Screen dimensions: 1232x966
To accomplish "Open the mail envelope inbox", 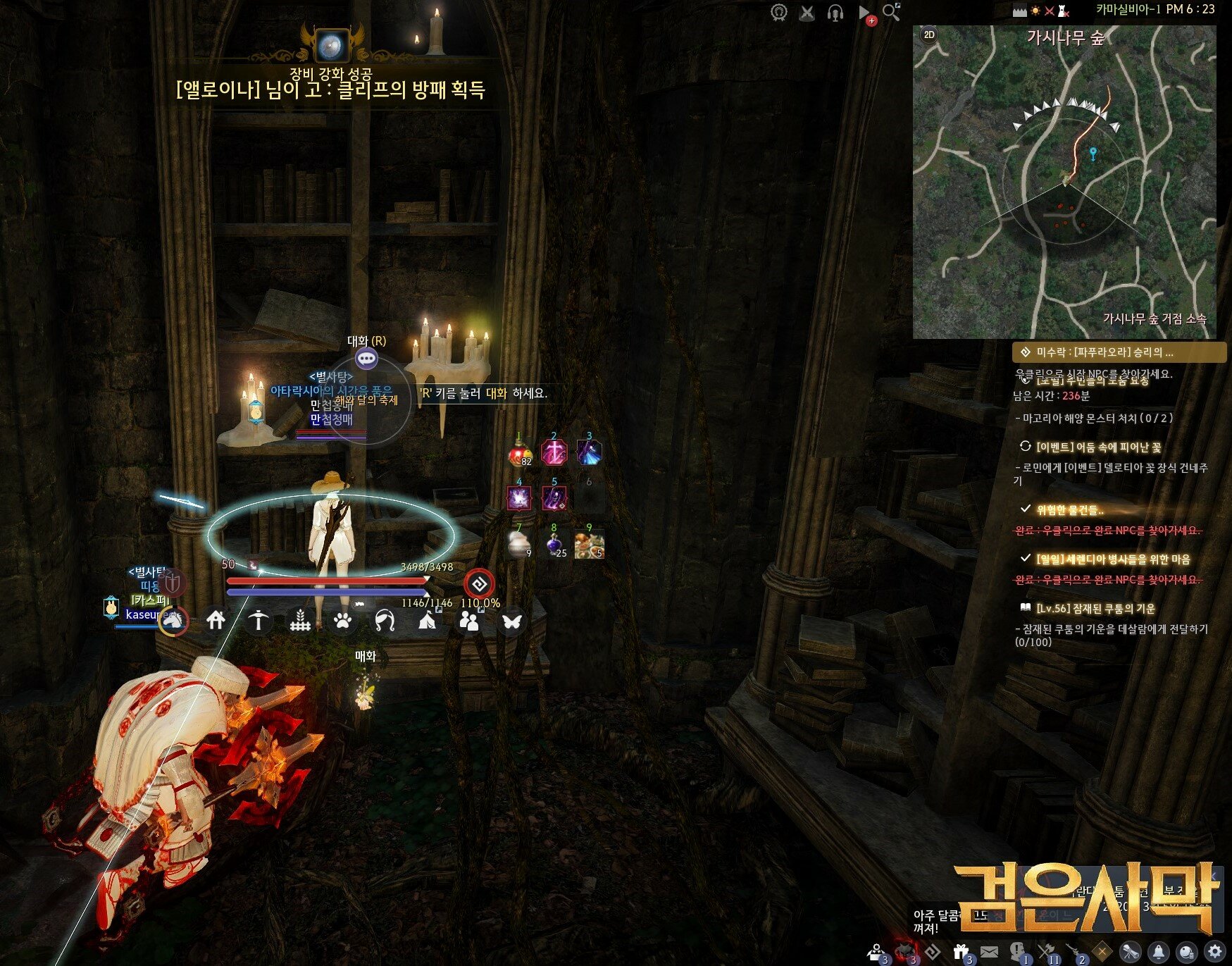I will 989,951.
